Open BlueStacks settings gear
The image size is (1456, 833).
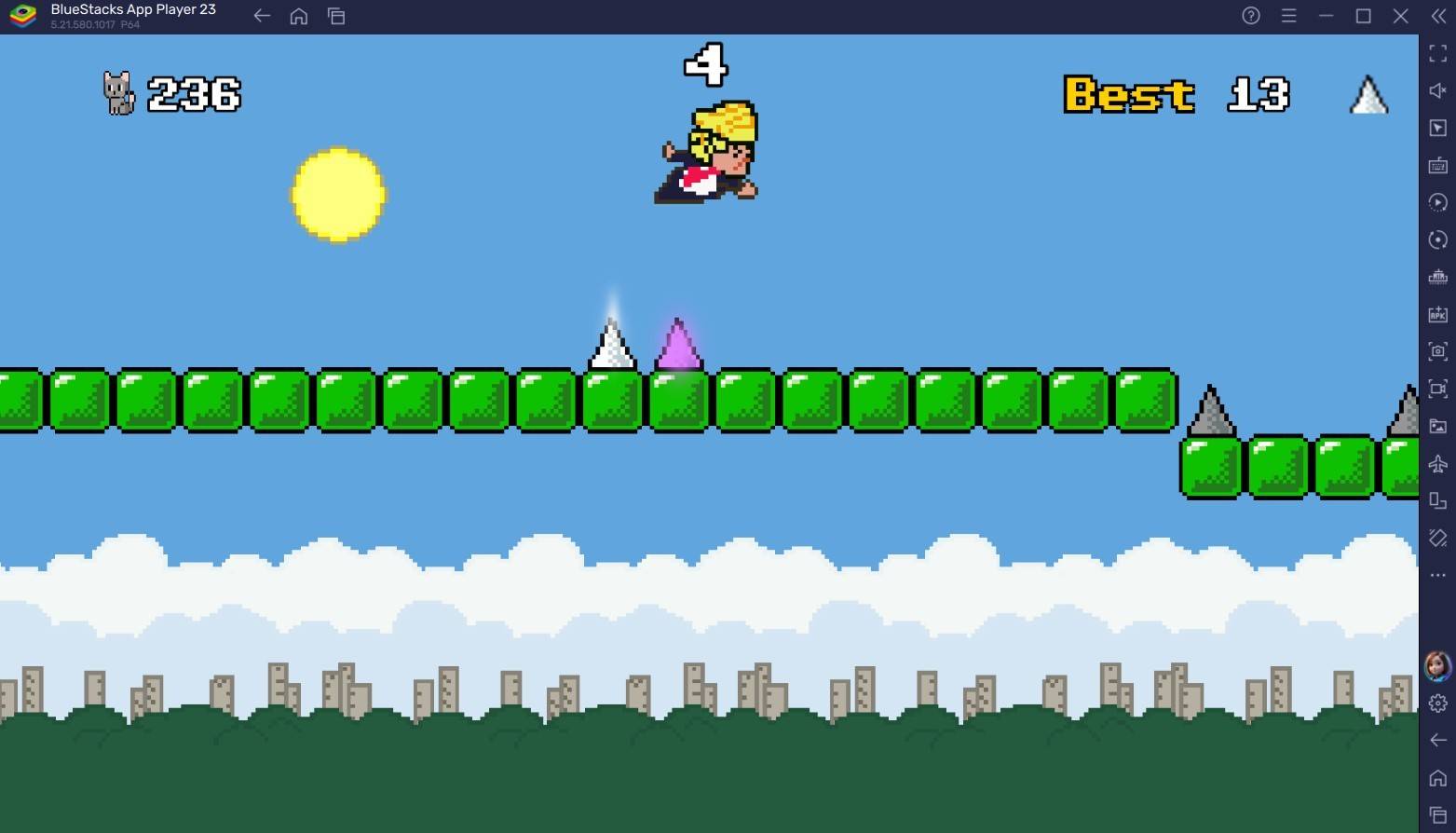pos(1436,703)
